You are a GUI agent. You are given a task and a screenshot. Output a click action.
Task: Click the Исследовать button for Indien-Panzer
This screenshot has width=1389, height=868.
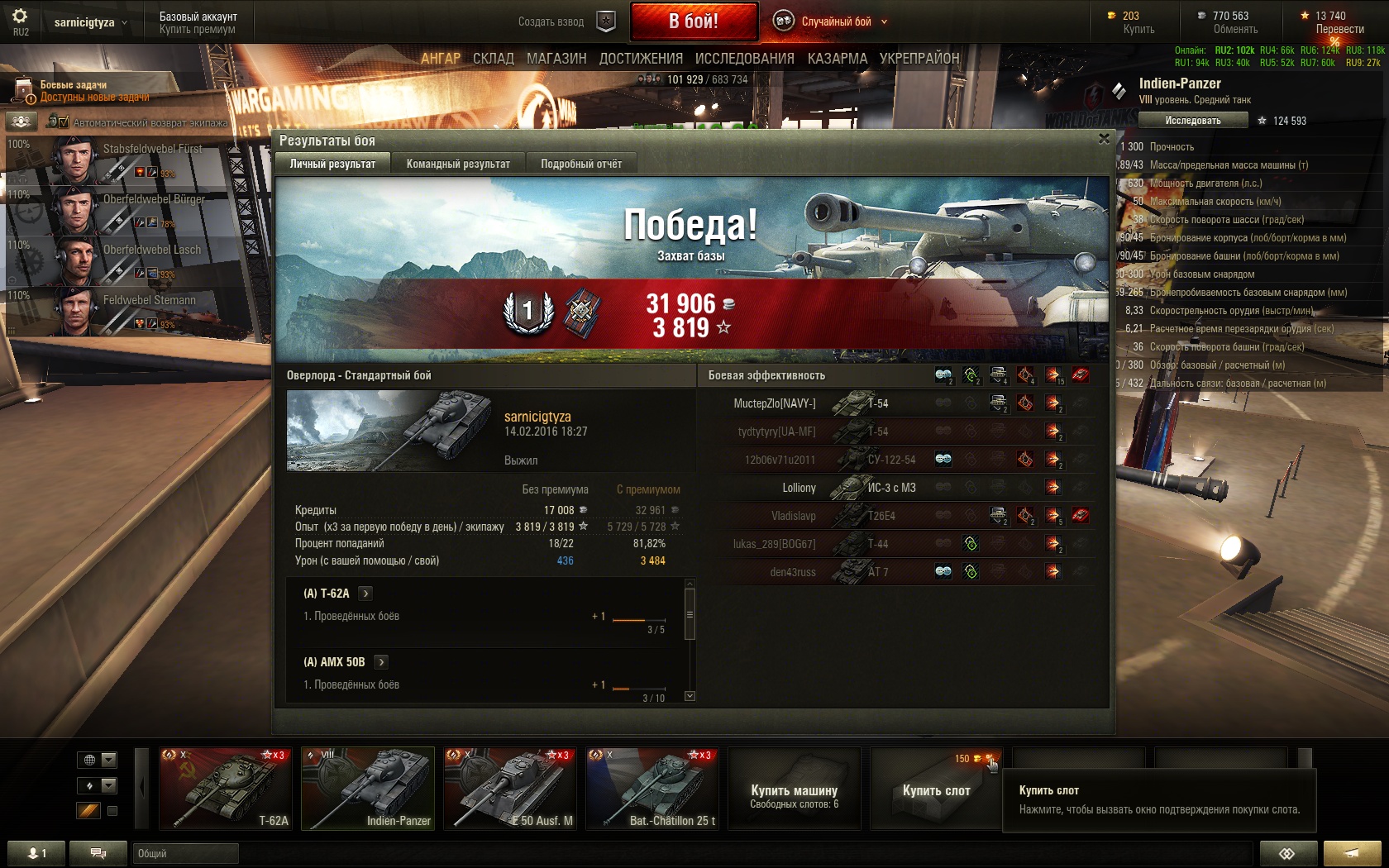(1192, 121)
